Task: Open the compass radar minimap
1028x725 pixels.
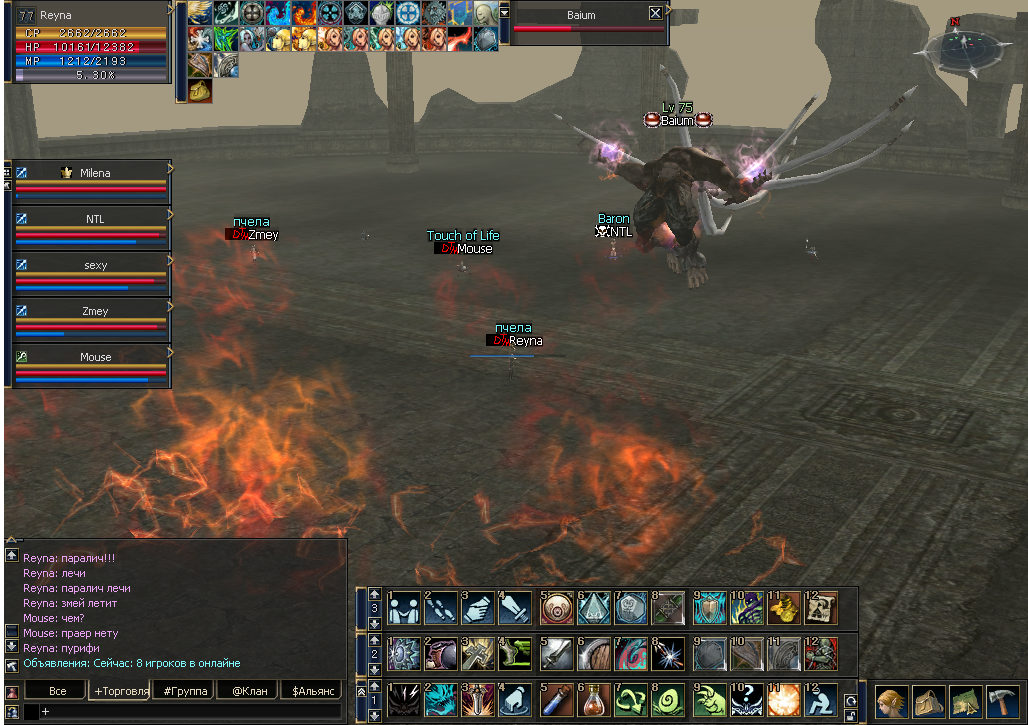Action: pos(967,47)
